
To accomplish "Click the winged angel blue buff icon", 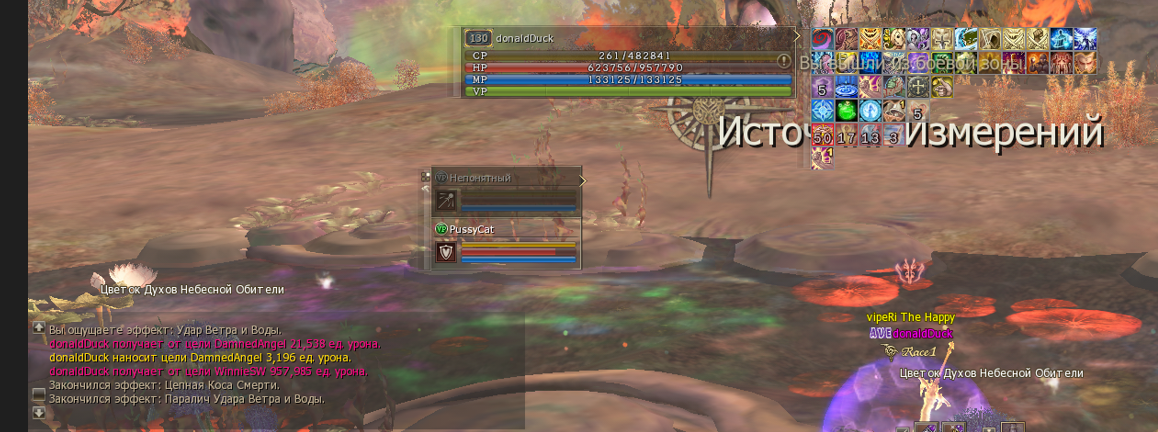I will pos(1084,39).
